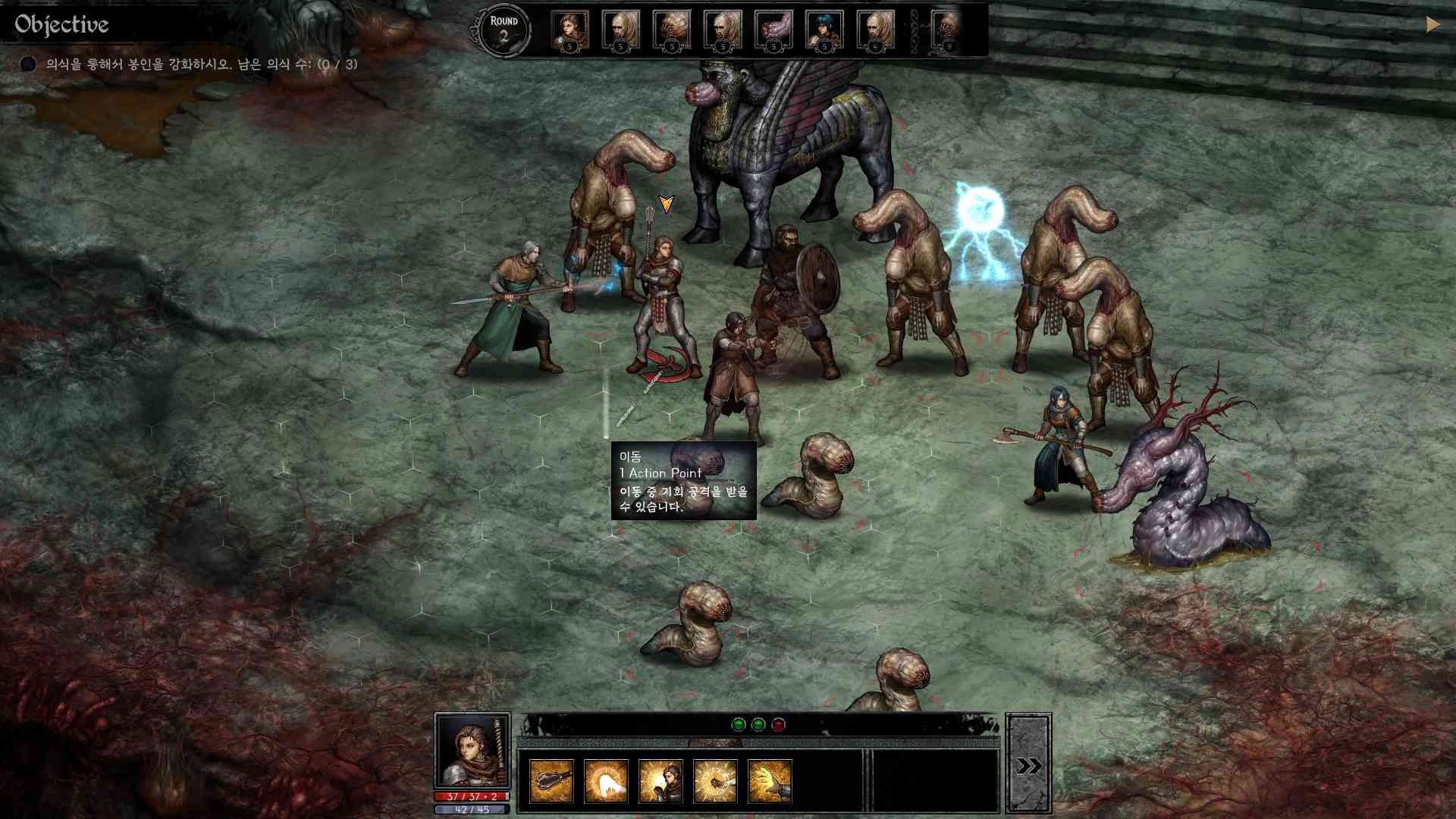This screenshot has height=819, width=1456.
Task: Open the active character portrait at bottom
Action: click(472, 751)
